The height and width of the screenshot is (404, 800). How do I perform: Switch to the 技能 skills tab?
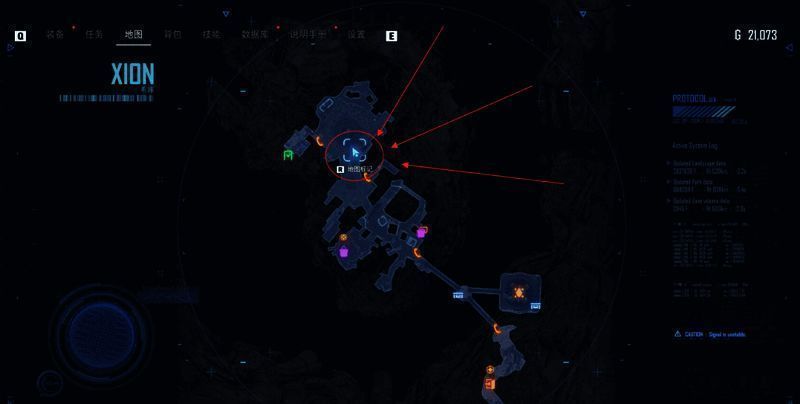(x=211, y=35)
